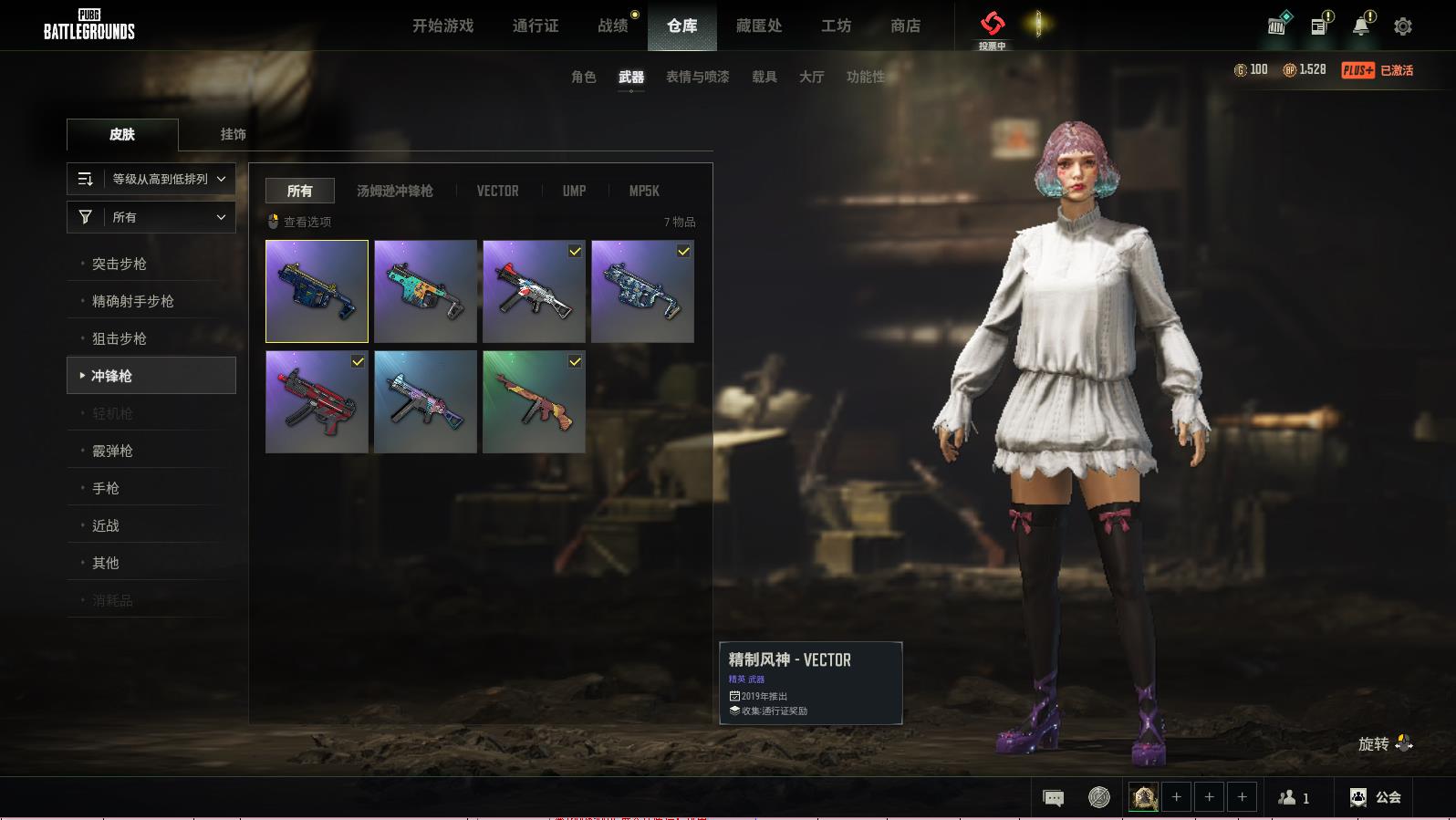Switch to the 工坊 workshop tab

(x=836, y=26)
